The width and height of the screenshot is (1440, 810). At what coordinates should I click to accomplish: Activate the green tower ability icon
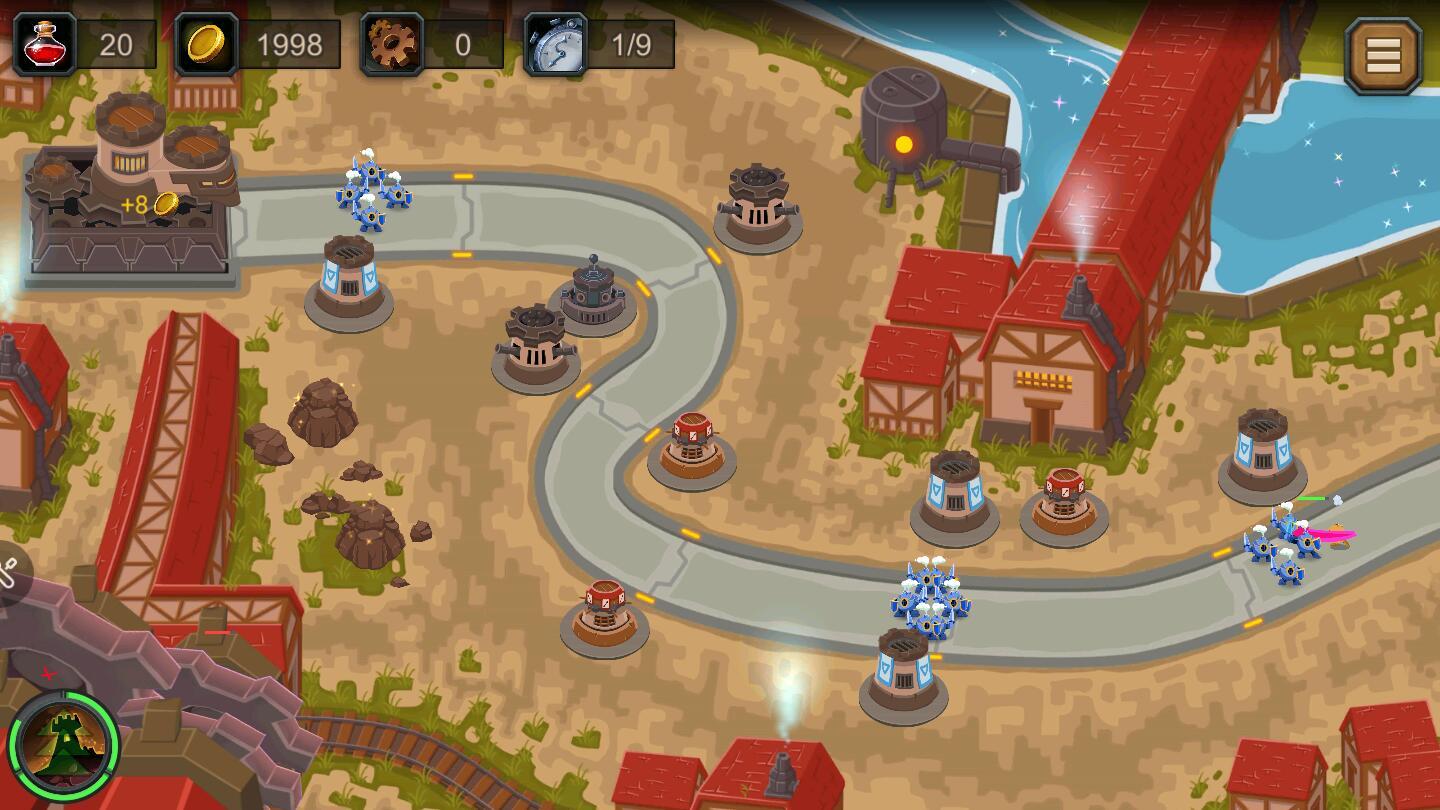tap(64, 744)
